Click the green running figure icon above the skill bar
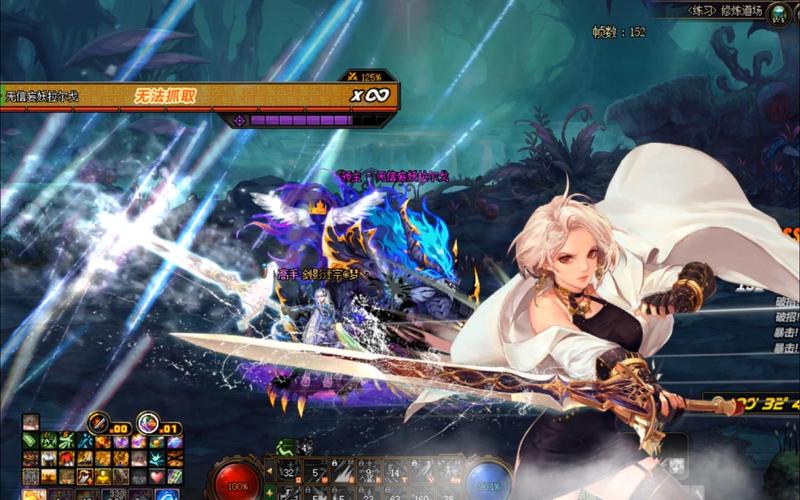This screenshot has height=500, width=800. point(287,447)
